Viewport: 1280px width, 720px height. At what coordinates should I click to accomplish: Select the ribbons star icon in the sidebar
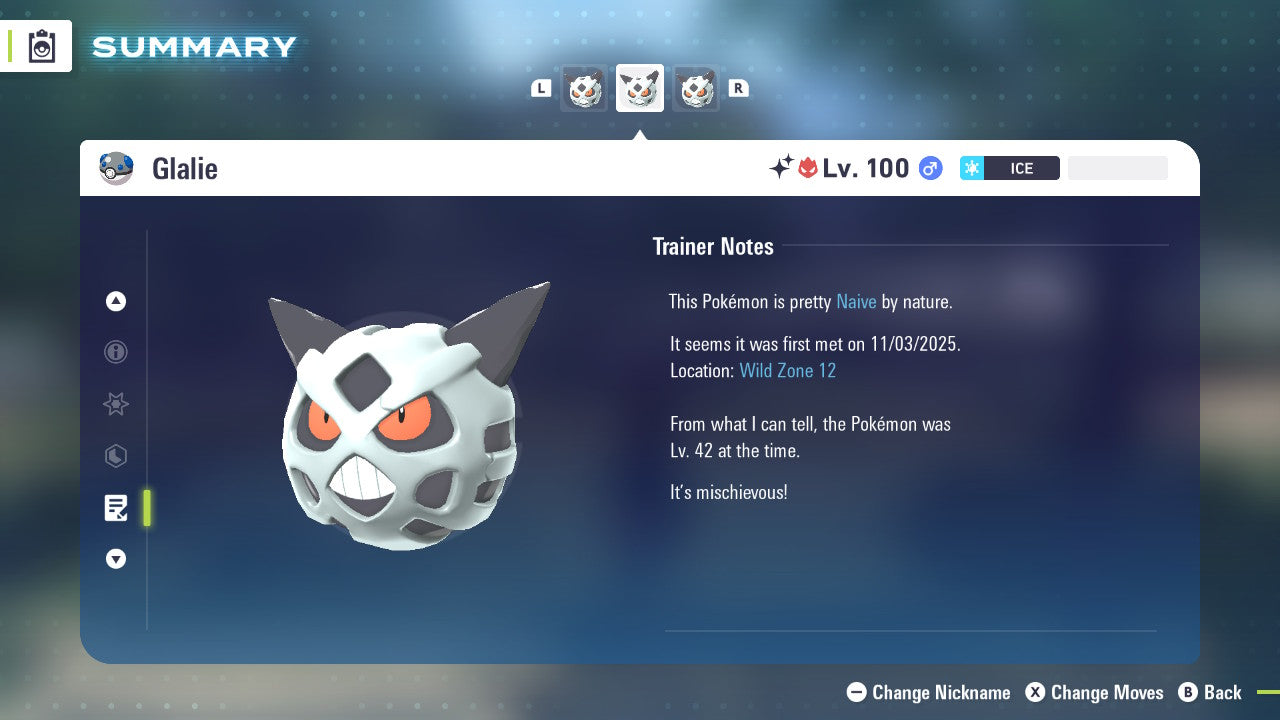[x=115, y=404]
